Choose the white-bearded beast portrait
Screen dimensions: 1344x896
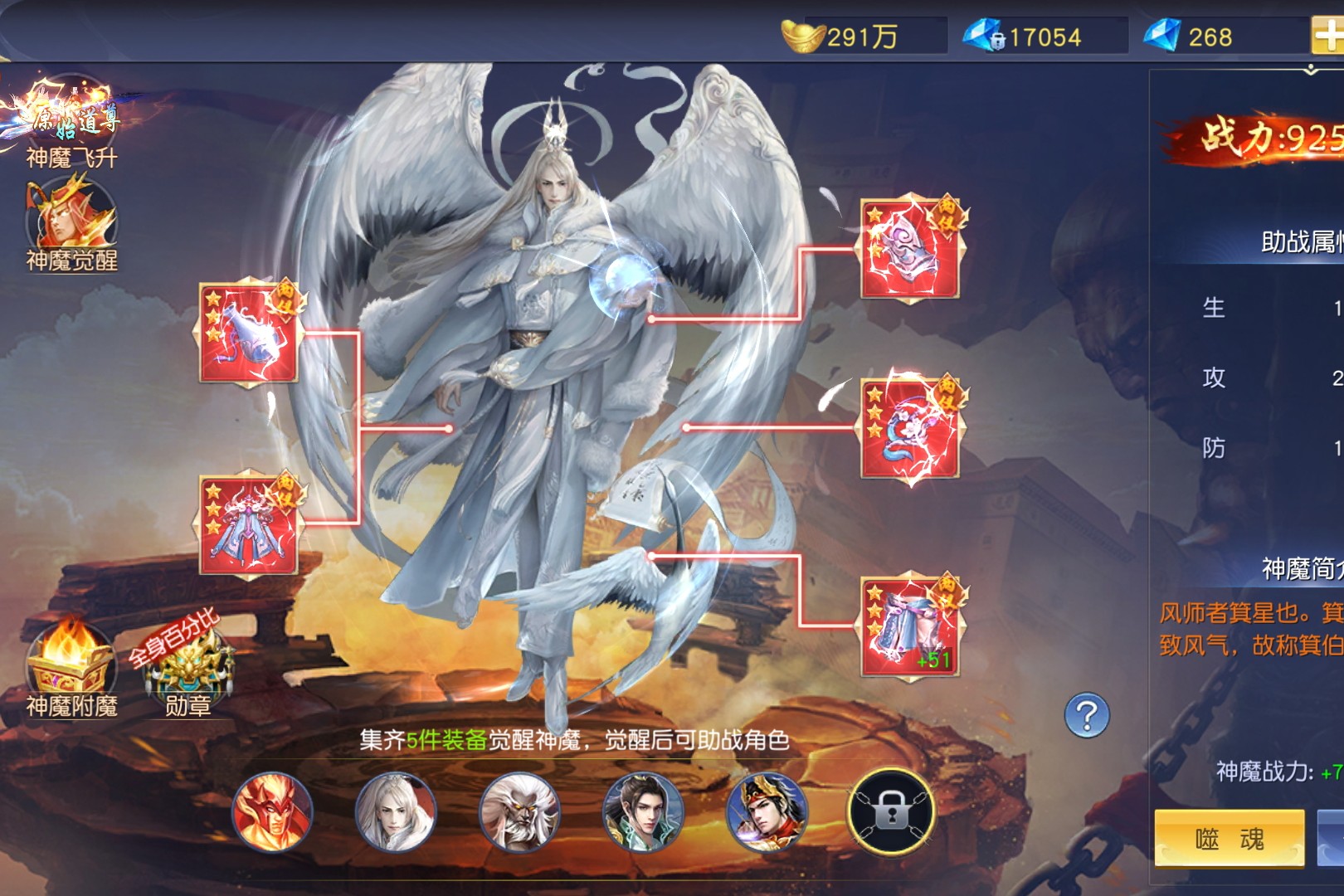point(519,811)
